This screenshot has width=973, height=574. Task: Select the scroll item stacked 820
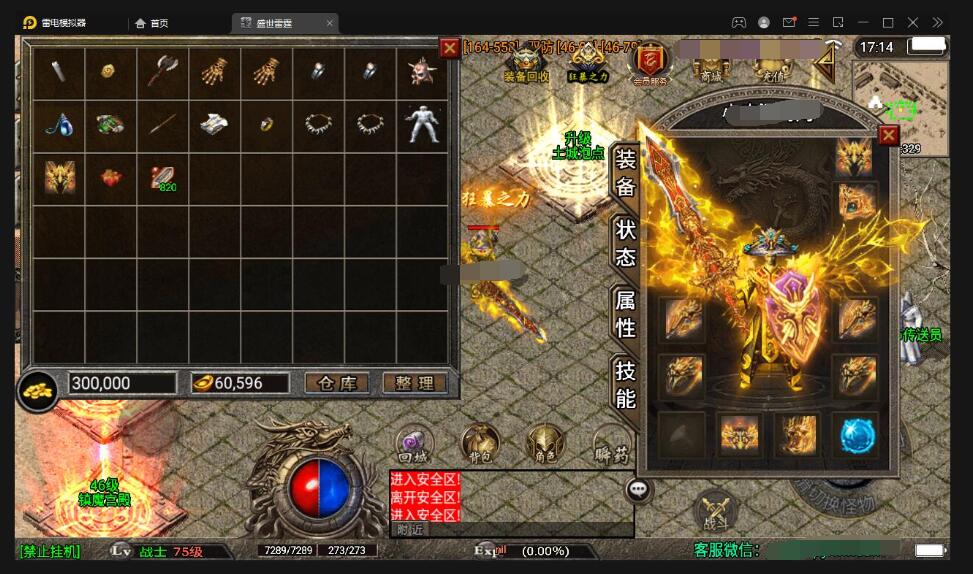pyautogui.click(x=162, y=177)
